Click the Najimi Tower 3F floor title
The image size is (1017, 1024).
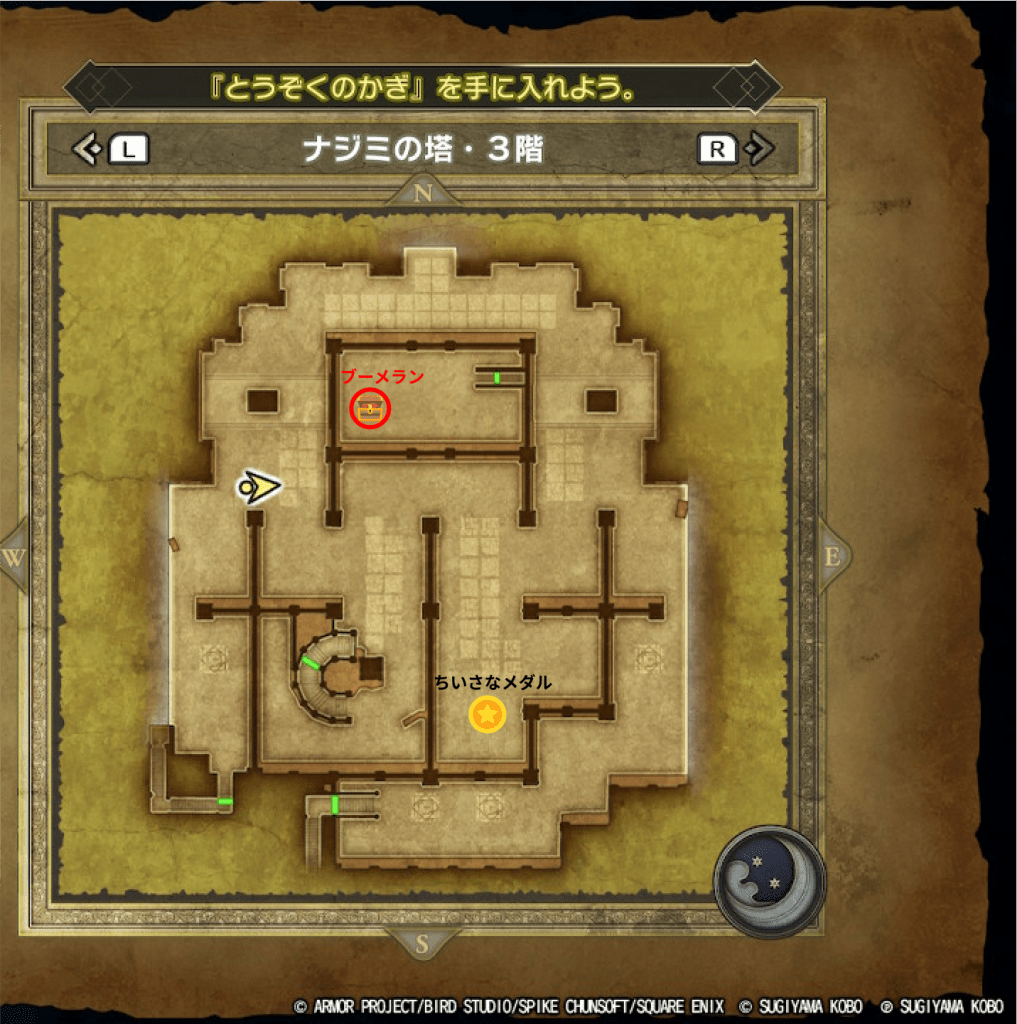[422, 150]
